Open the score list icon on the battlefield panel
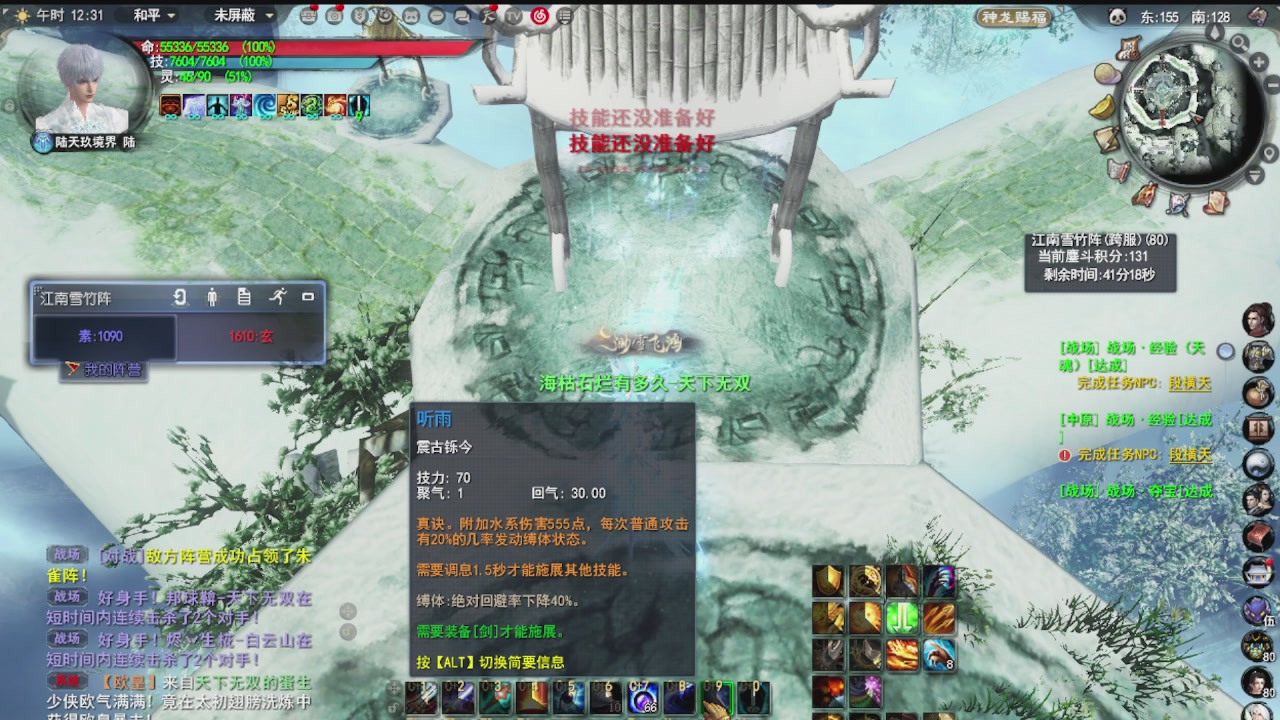 point(244,298)
